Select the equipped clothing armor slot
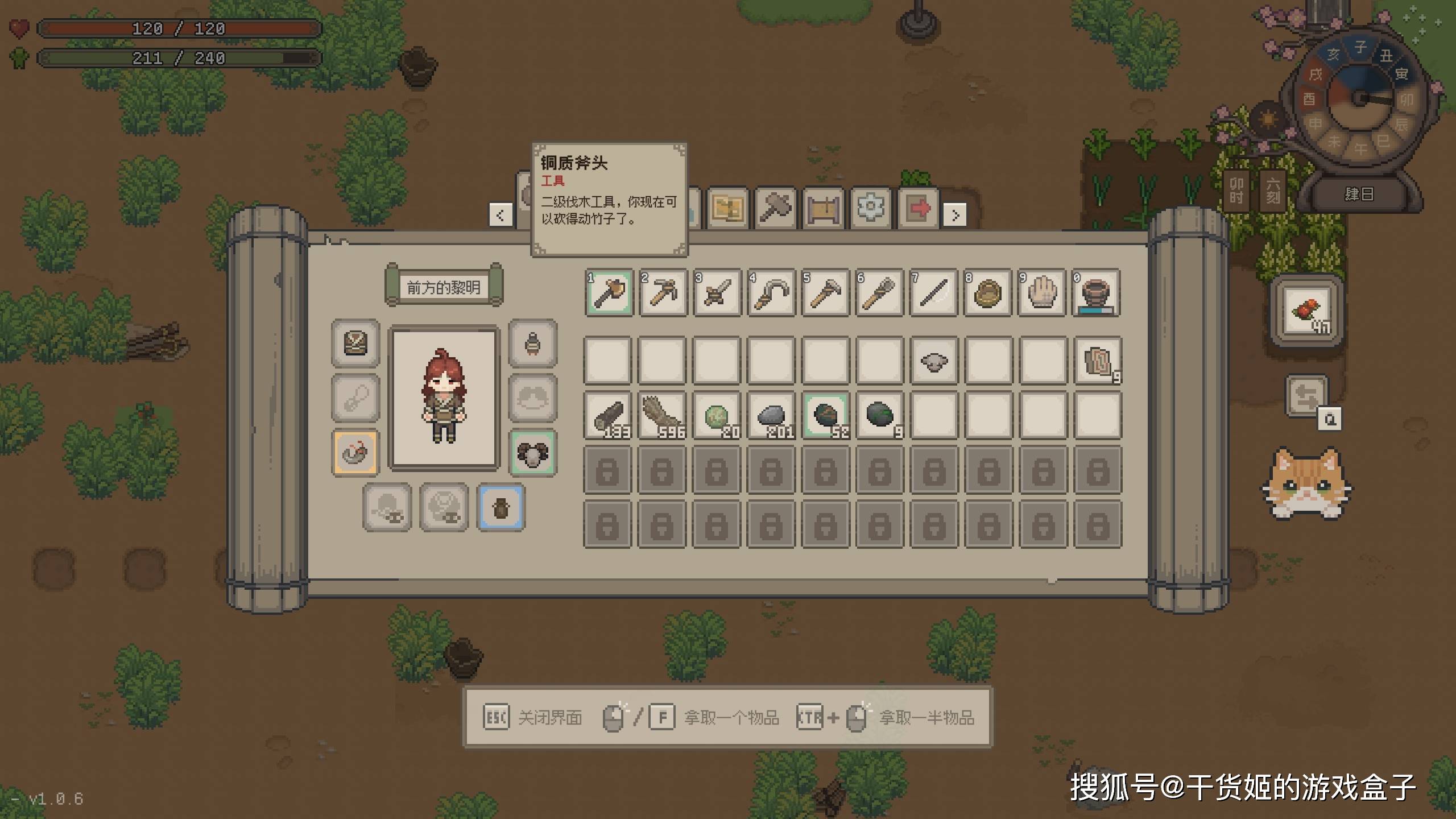Viewport: 1456px width, 819px height. point(355,343)
